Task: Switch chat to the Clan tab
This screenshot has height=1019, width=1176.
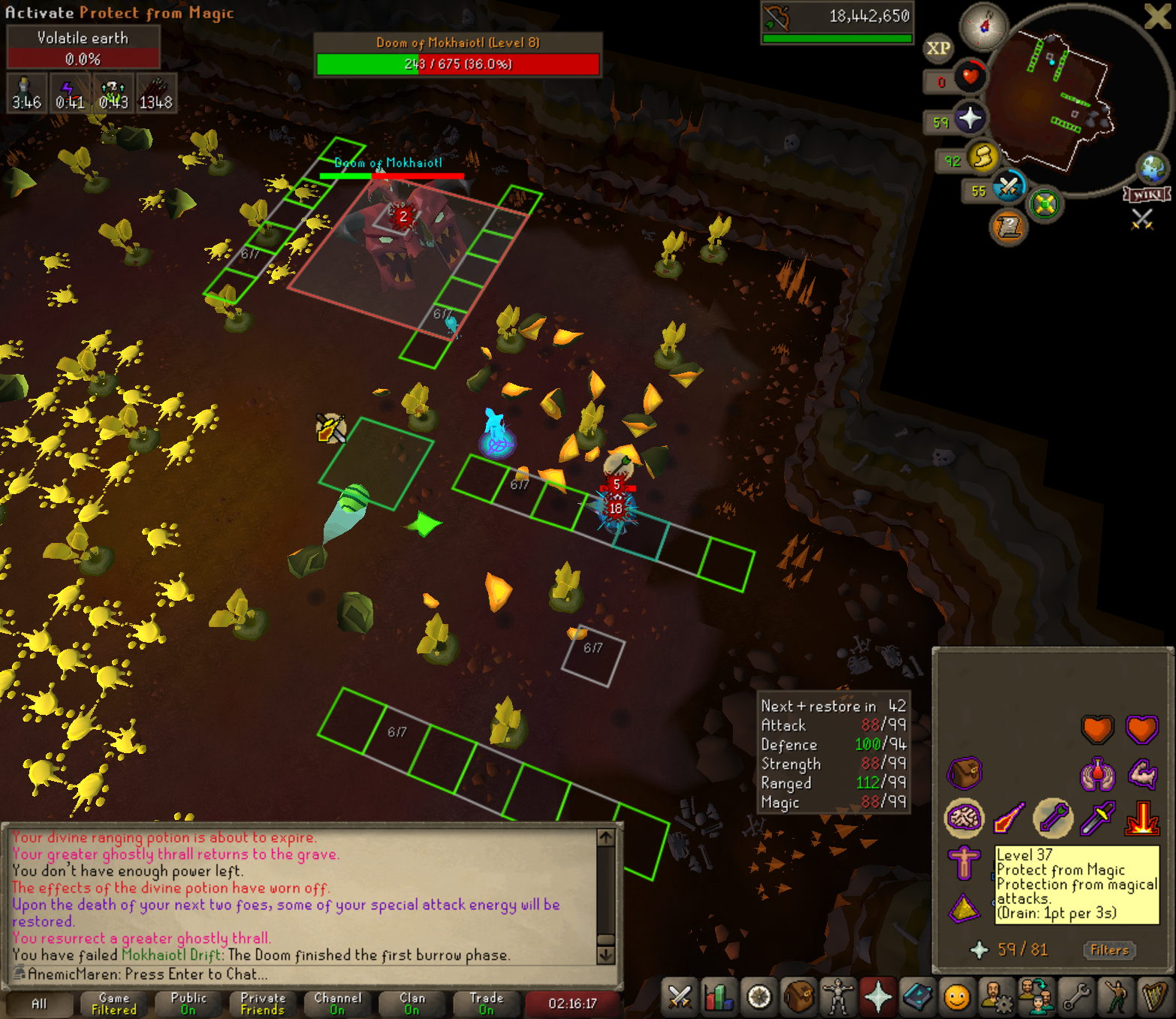Action: 412,1003
